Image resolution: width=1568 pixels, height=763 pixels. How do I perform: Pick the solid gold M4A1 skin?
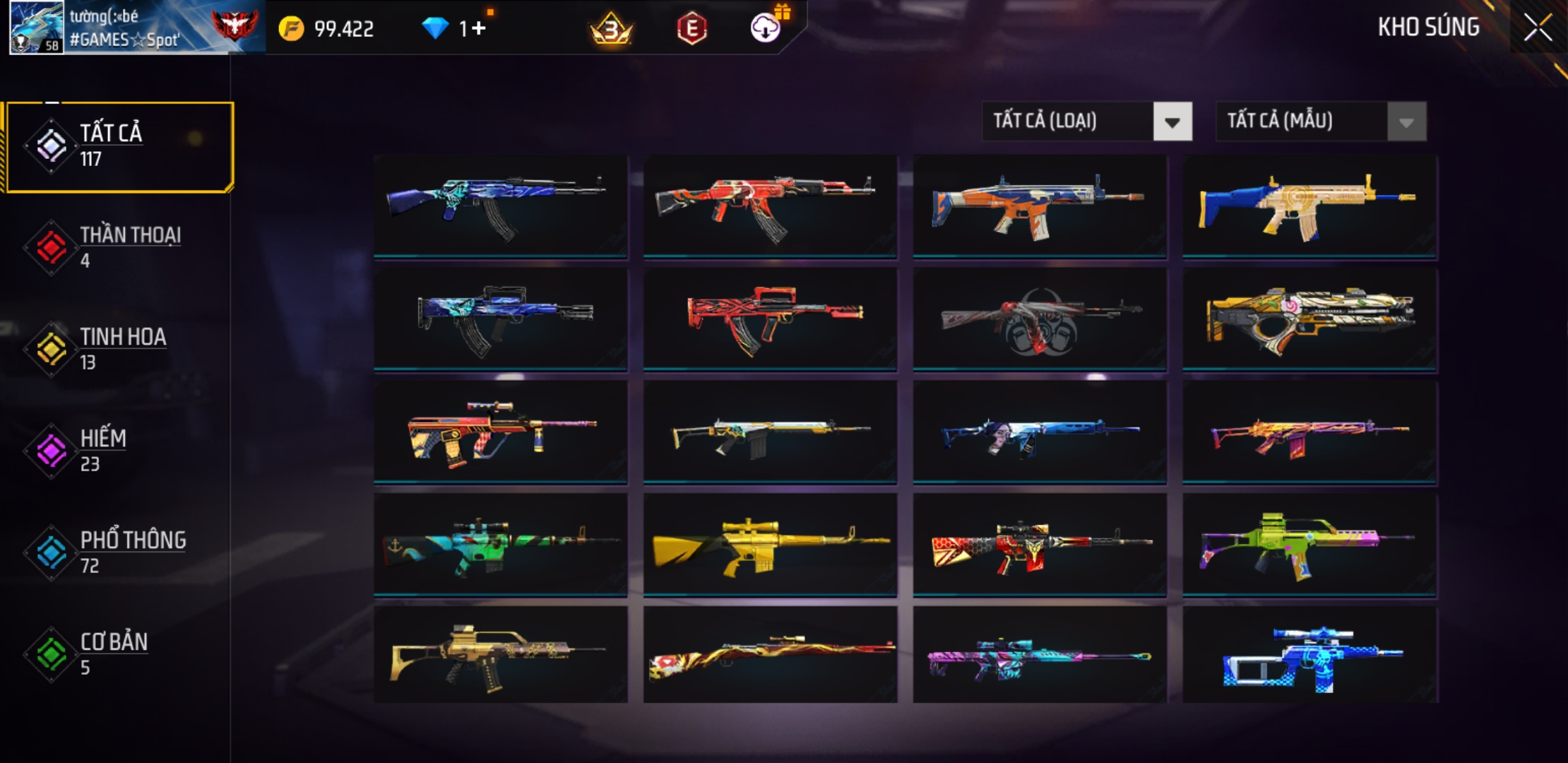click(x=770, y=545)
